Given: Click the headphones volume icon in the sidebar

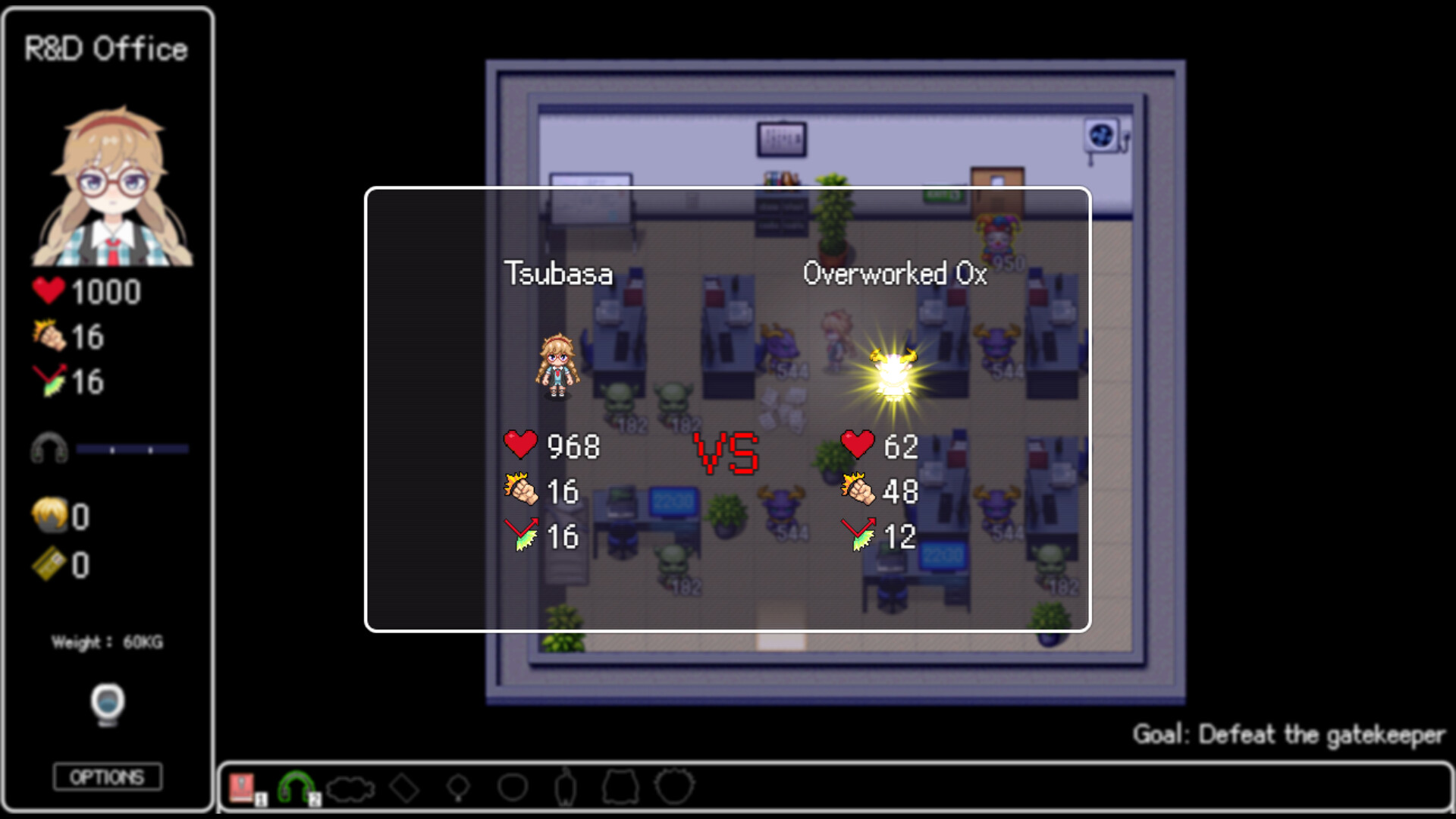Looking at the screenshot, I should tap(49, 447).
